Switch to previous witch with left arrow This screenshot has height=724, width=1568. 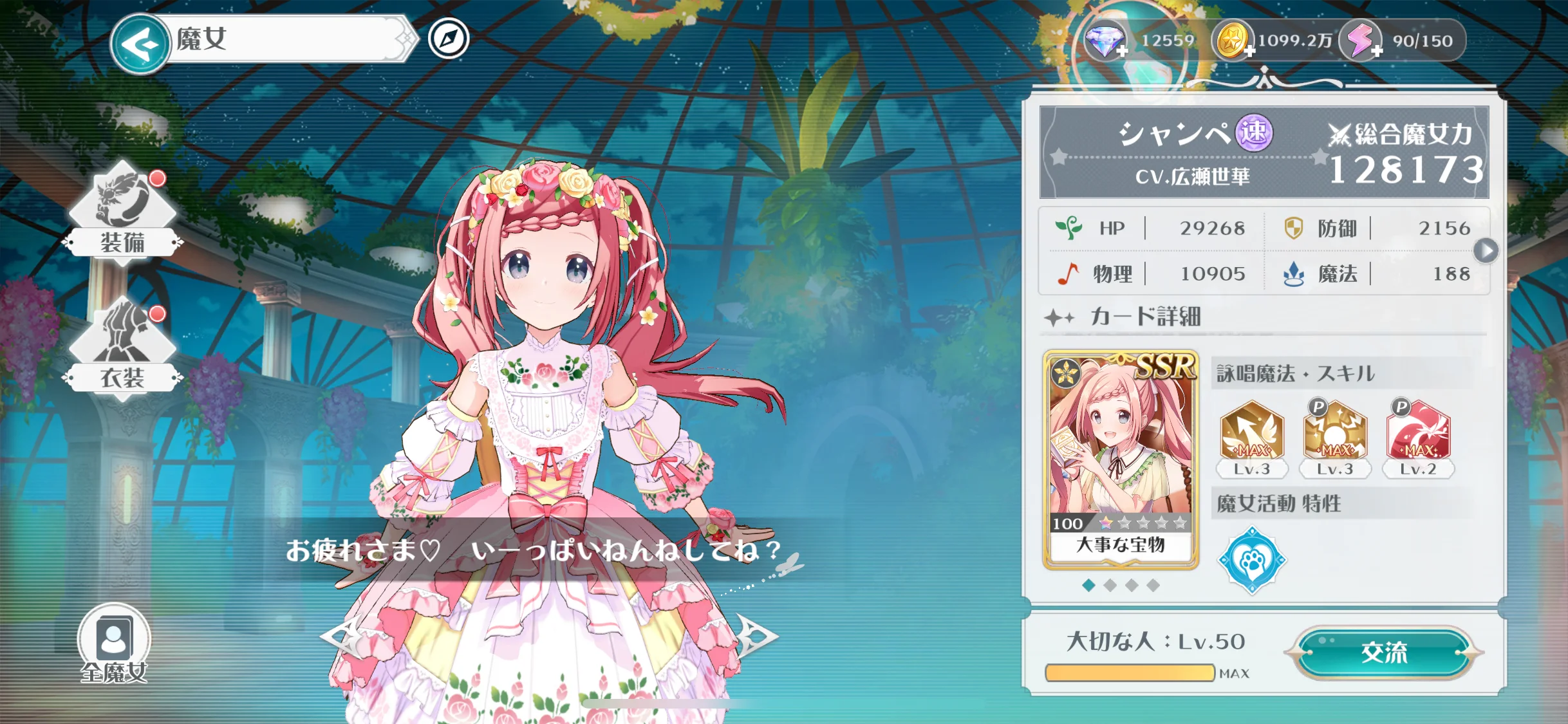pyautogui.click(x=341, y=636)
